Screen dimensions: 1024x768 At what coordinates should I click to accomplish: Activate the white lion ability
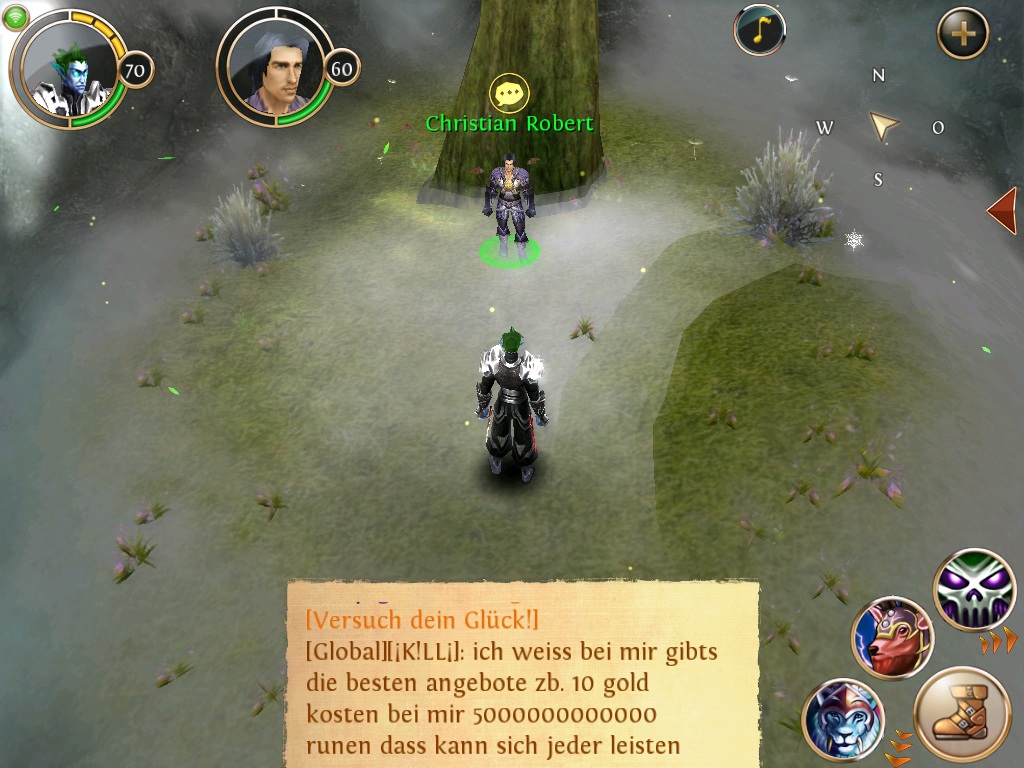843,718
